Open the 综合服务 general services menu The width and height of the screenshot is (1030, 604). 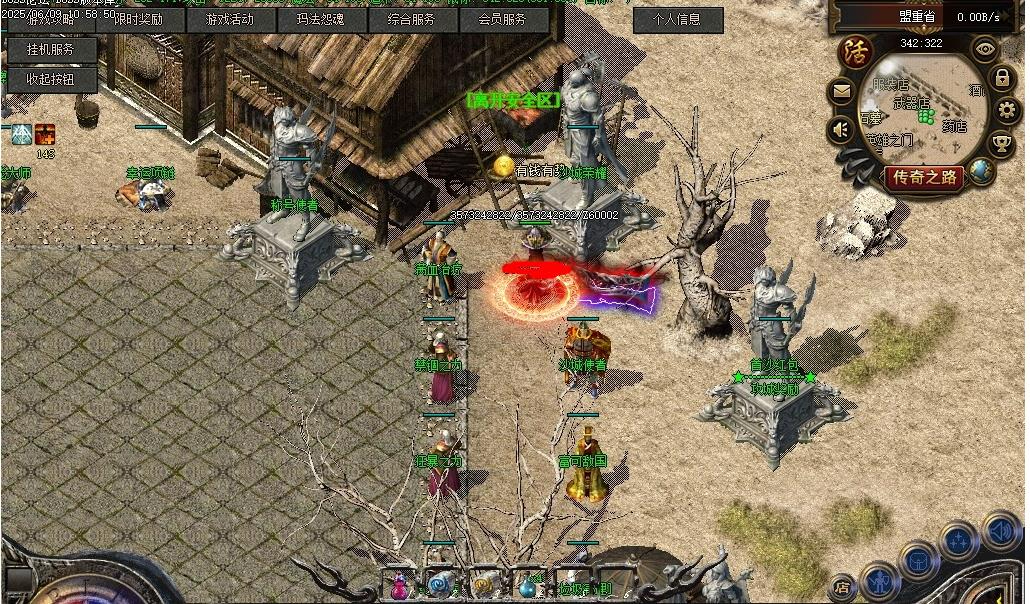pos(411,19)
